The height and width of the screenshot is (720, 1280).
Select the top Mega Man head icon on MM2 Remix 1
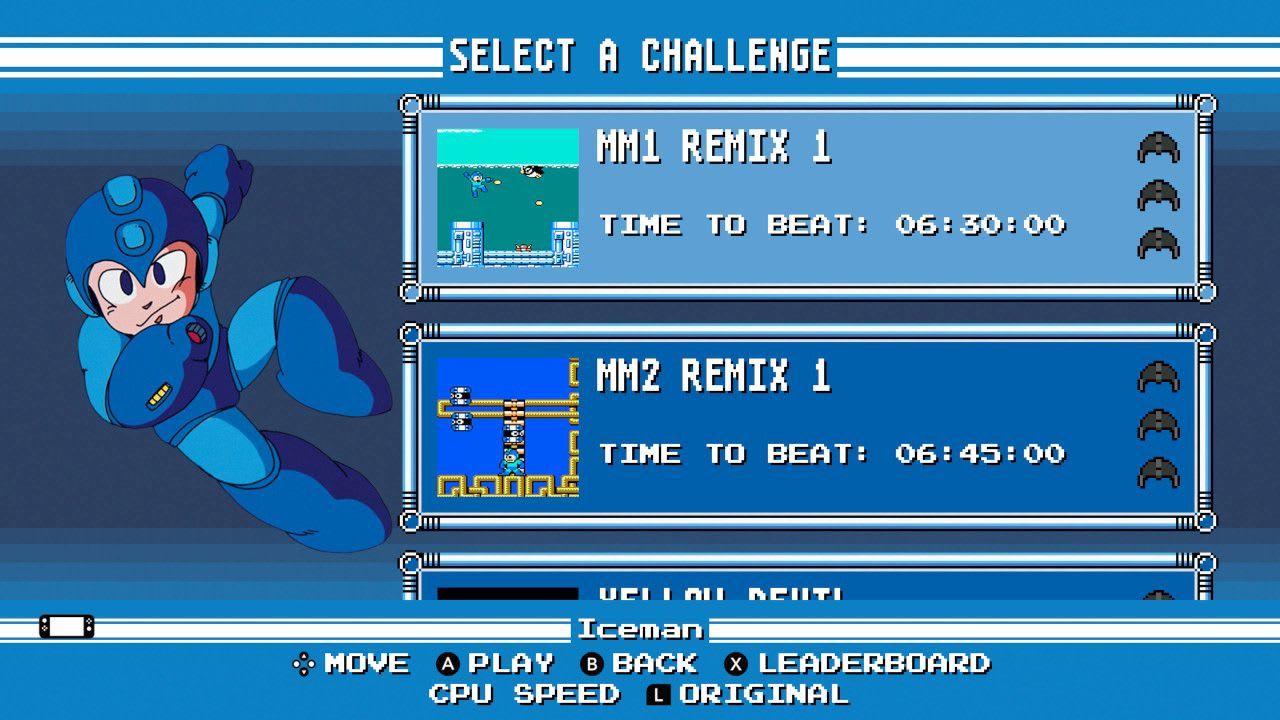[x=1163, y=378]
